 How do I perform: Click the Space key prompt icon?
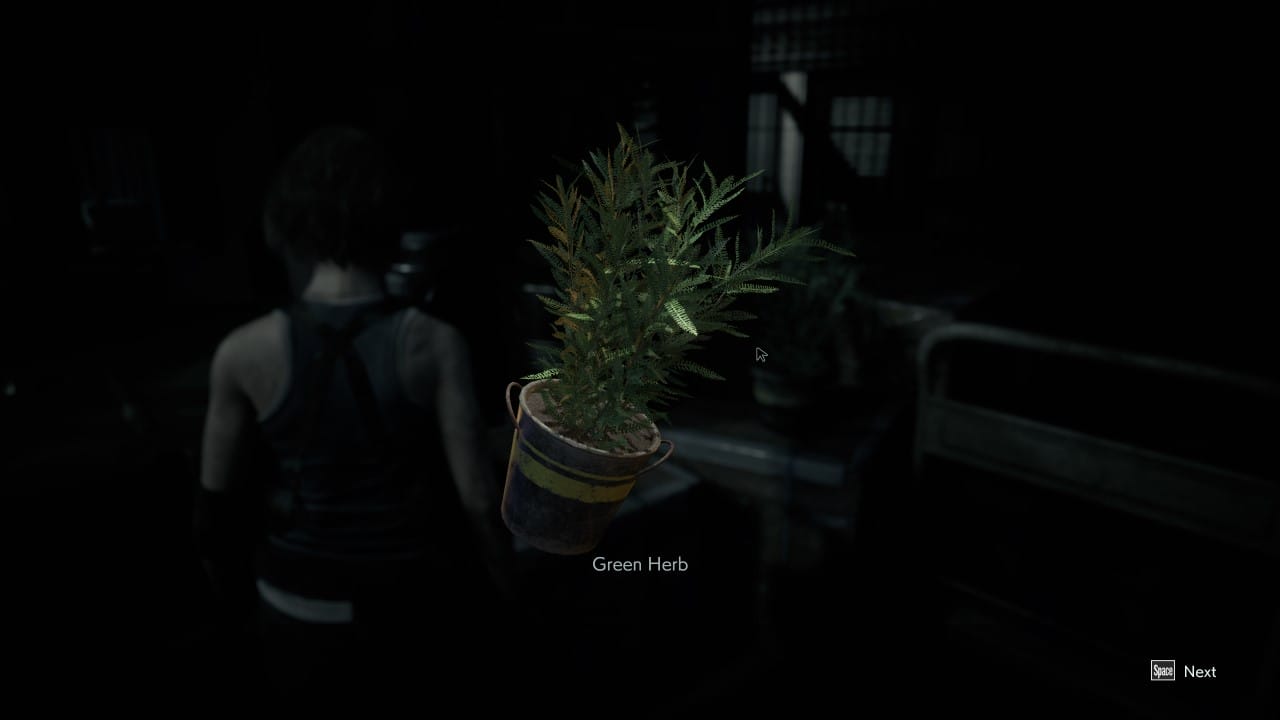1163,672
